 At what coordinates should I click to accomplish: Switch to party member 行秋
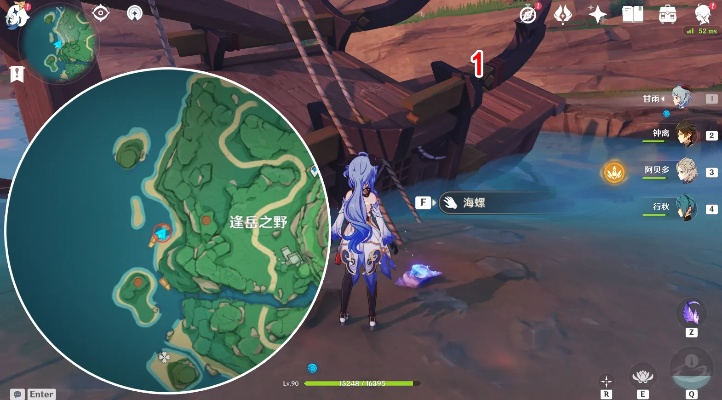(685, 208)
